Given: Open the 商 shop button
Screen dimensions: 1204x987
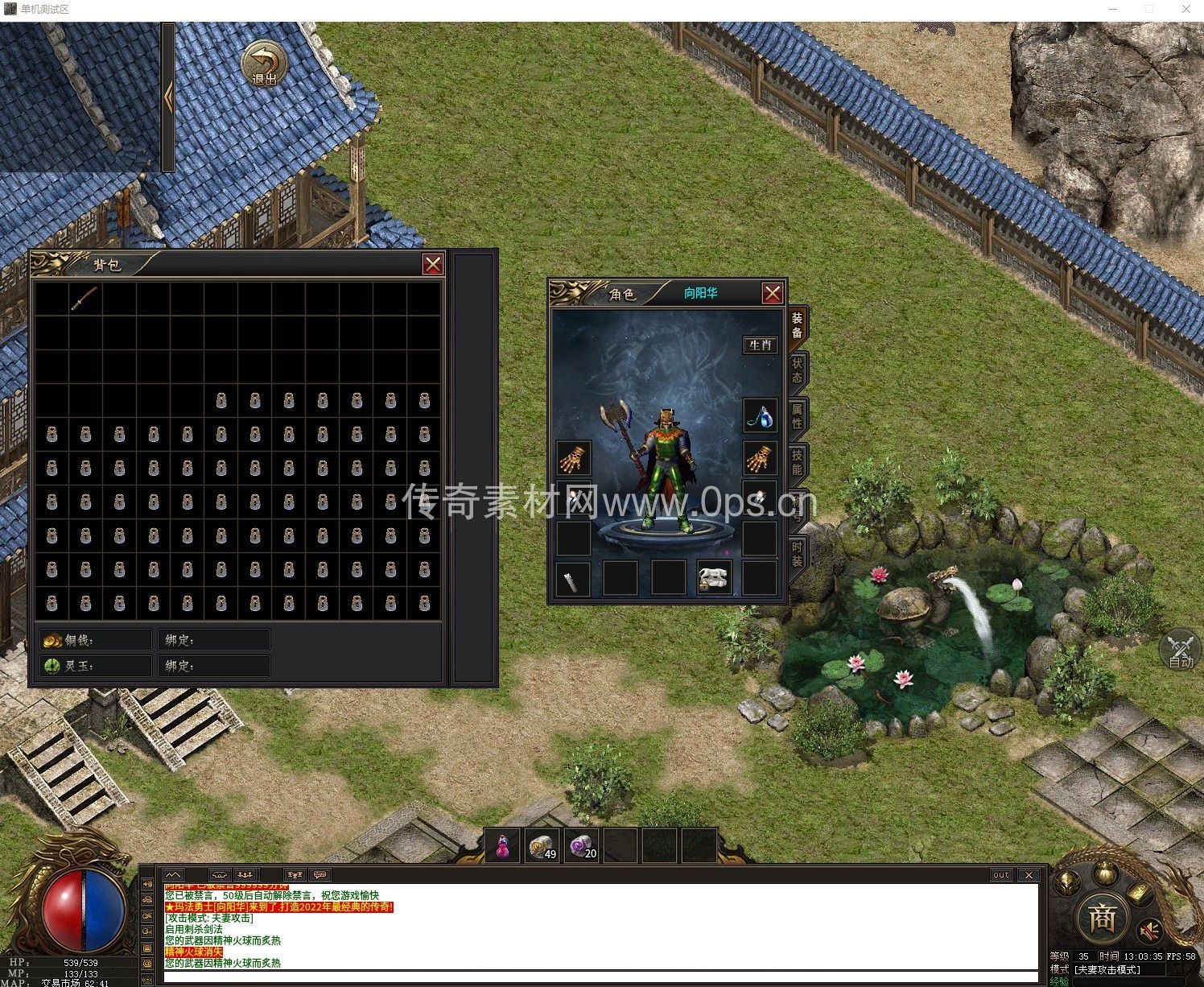Looking at the screenshot, I should click(x=1101, y=918).
